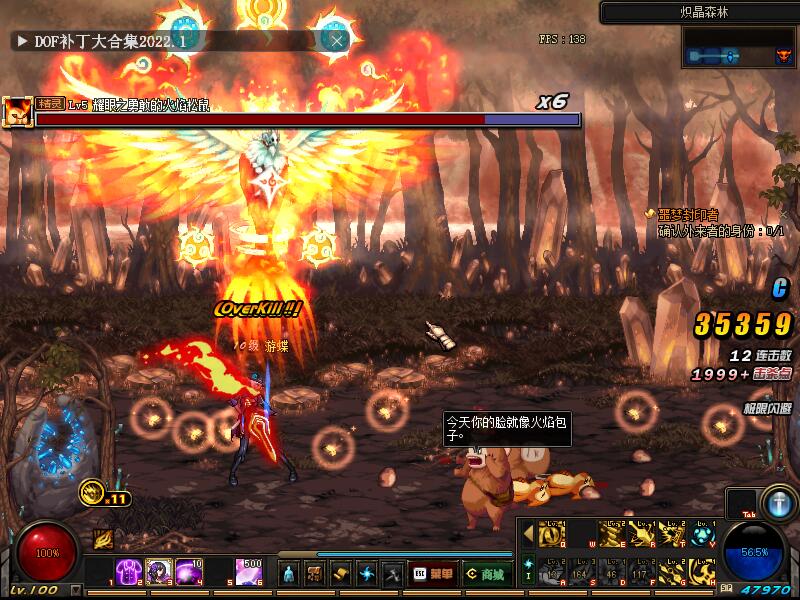Screen dimensions: 800x600
Task: Activate the skill on hotkey Q
Action: [553, 535]
